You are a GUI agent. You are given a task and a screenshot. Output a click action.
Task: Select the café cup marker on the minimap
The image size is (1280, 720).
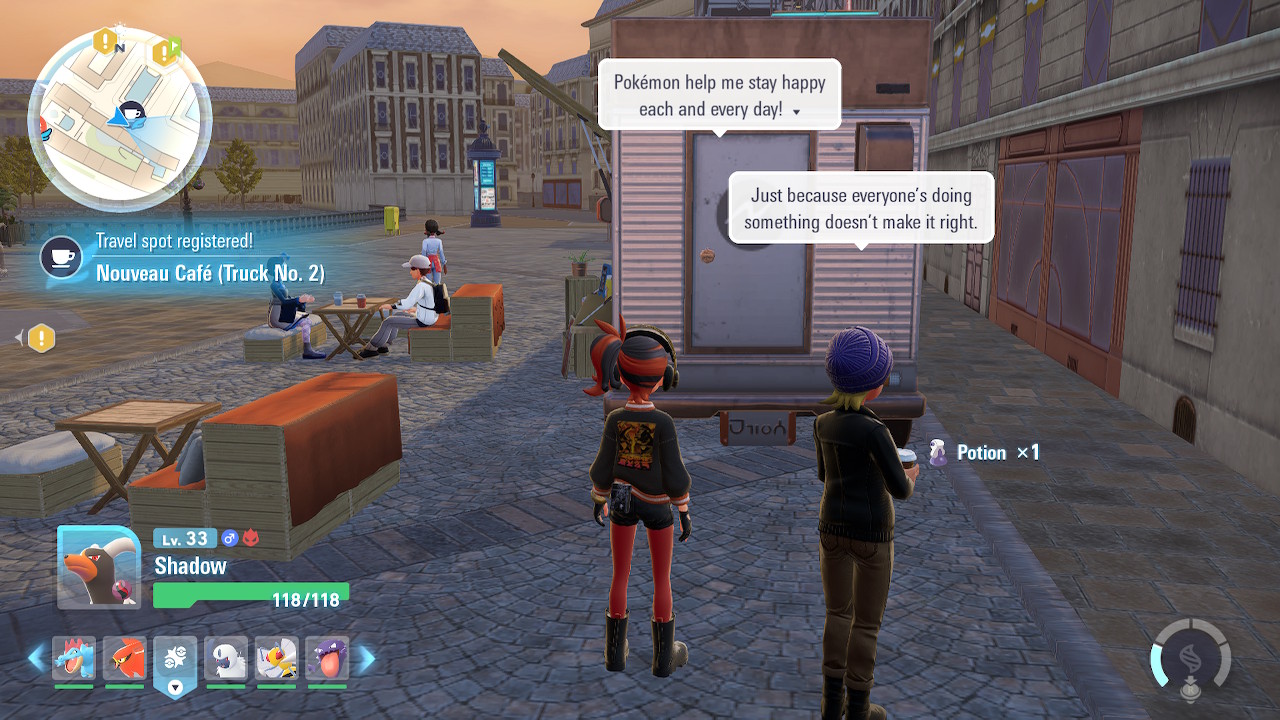tap(130, 113)
